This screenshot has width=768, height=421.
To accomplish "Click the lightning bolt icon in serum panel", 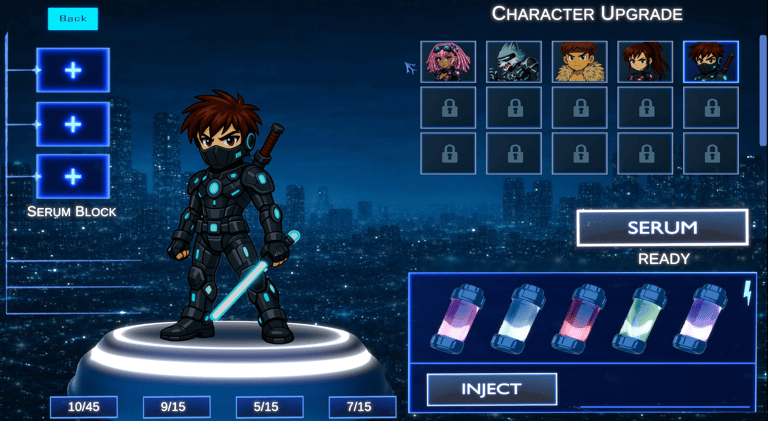I will click(747, 292).
